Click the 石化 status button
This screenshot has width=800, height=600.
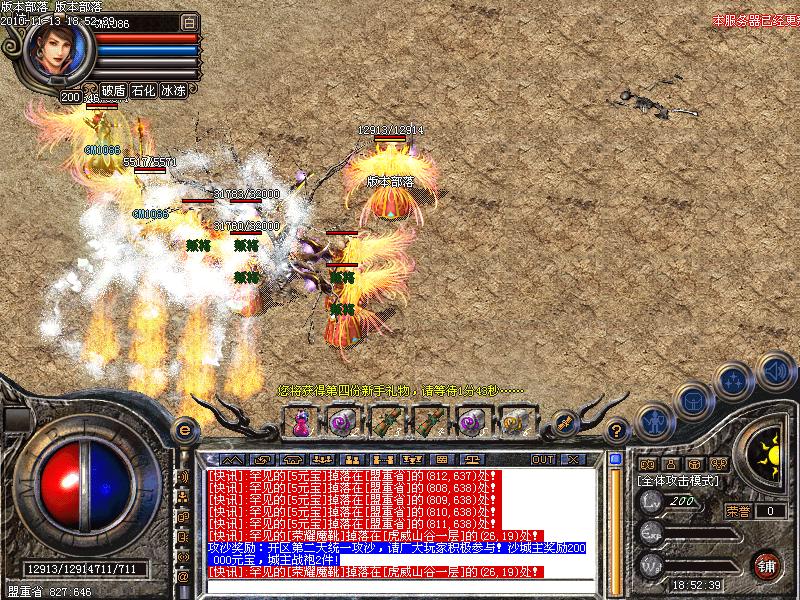tap(143, 90)
